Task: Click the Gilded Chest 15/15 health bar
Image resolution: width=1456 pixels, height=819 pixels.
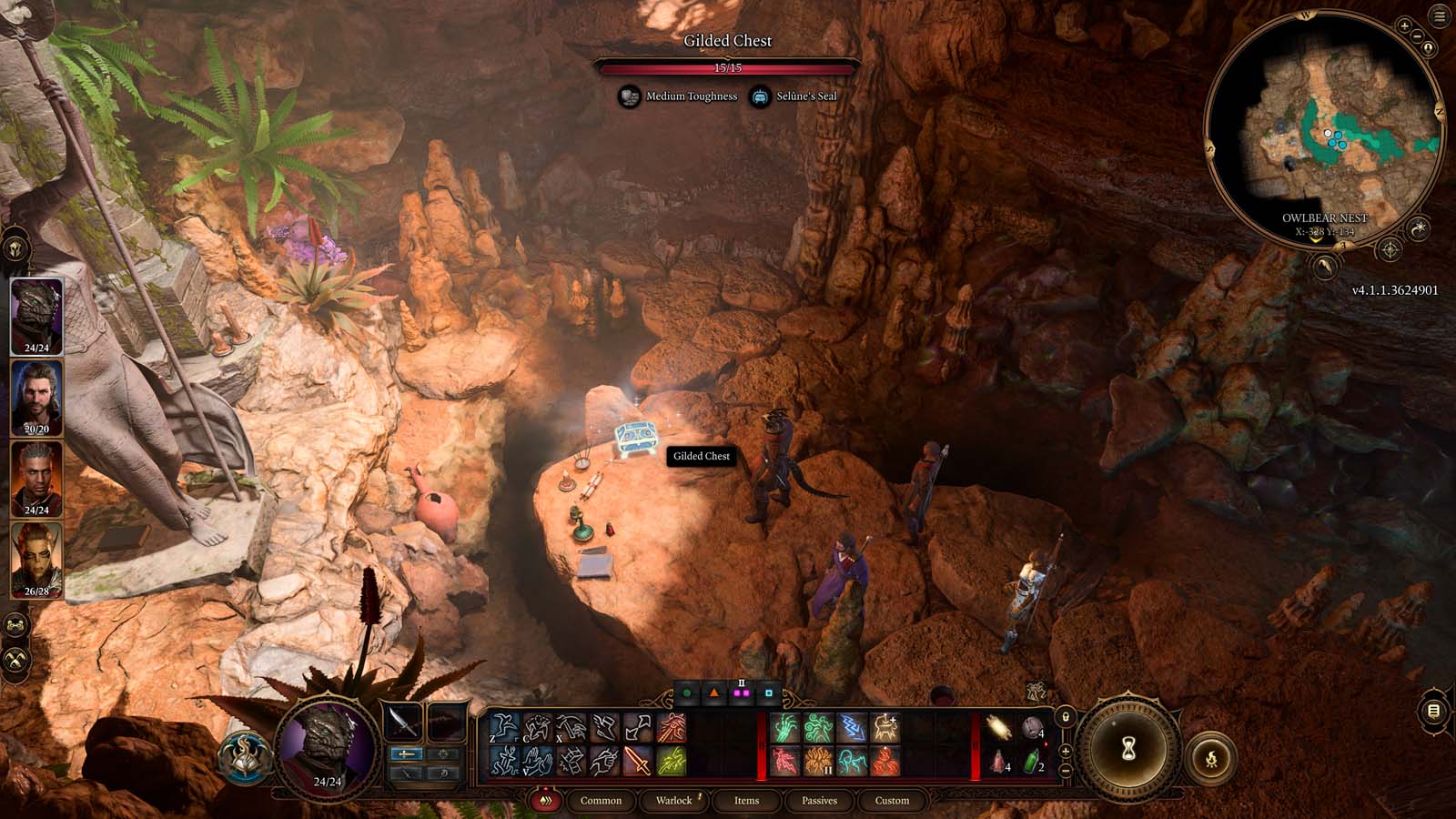Action: point(728,66)
